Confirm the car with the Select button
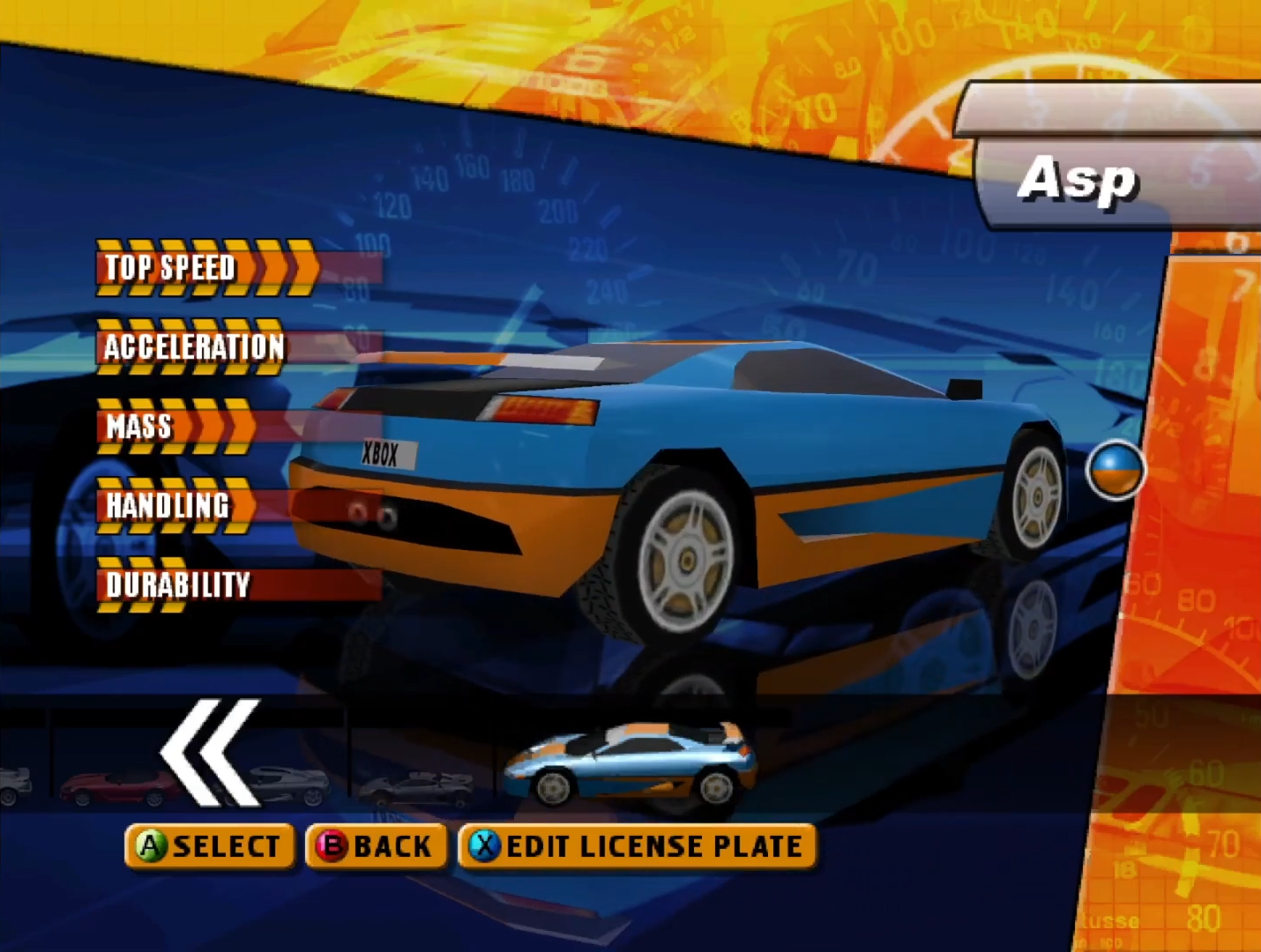This screenshot has width=1261, height=952. (210, 846)
